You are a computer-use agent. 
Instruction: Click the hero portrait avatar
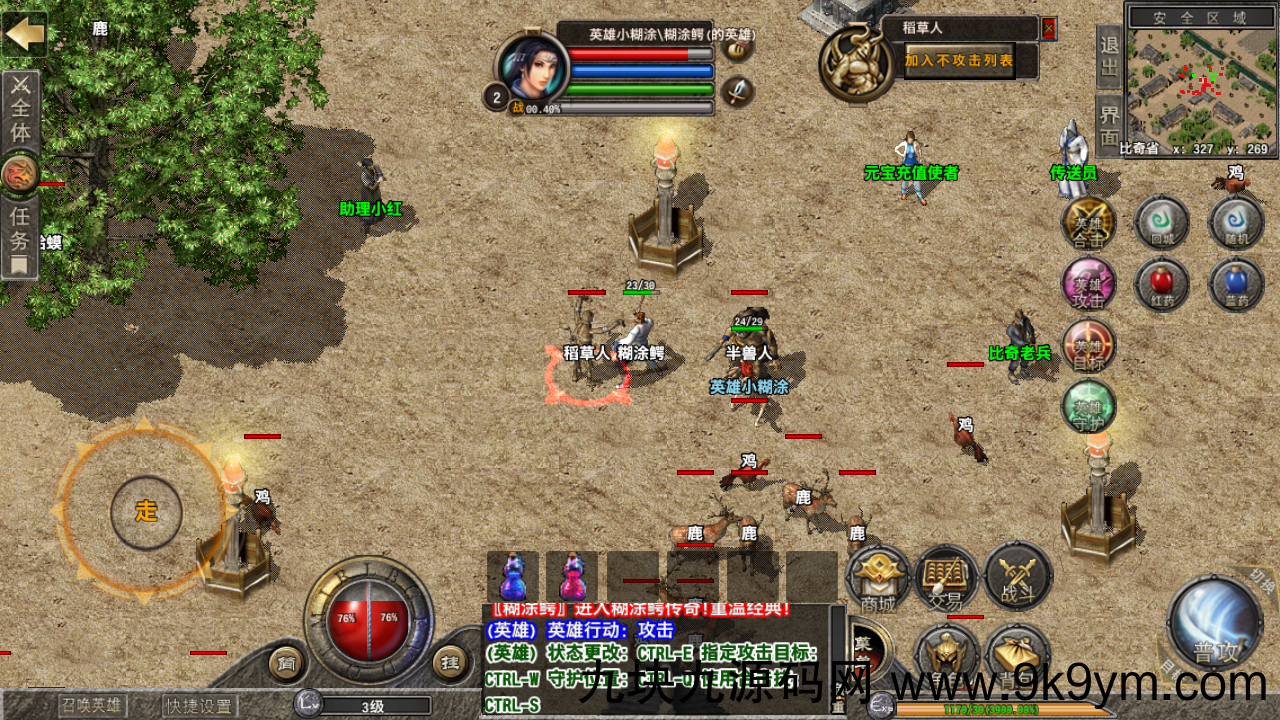[x=533, y=68]
